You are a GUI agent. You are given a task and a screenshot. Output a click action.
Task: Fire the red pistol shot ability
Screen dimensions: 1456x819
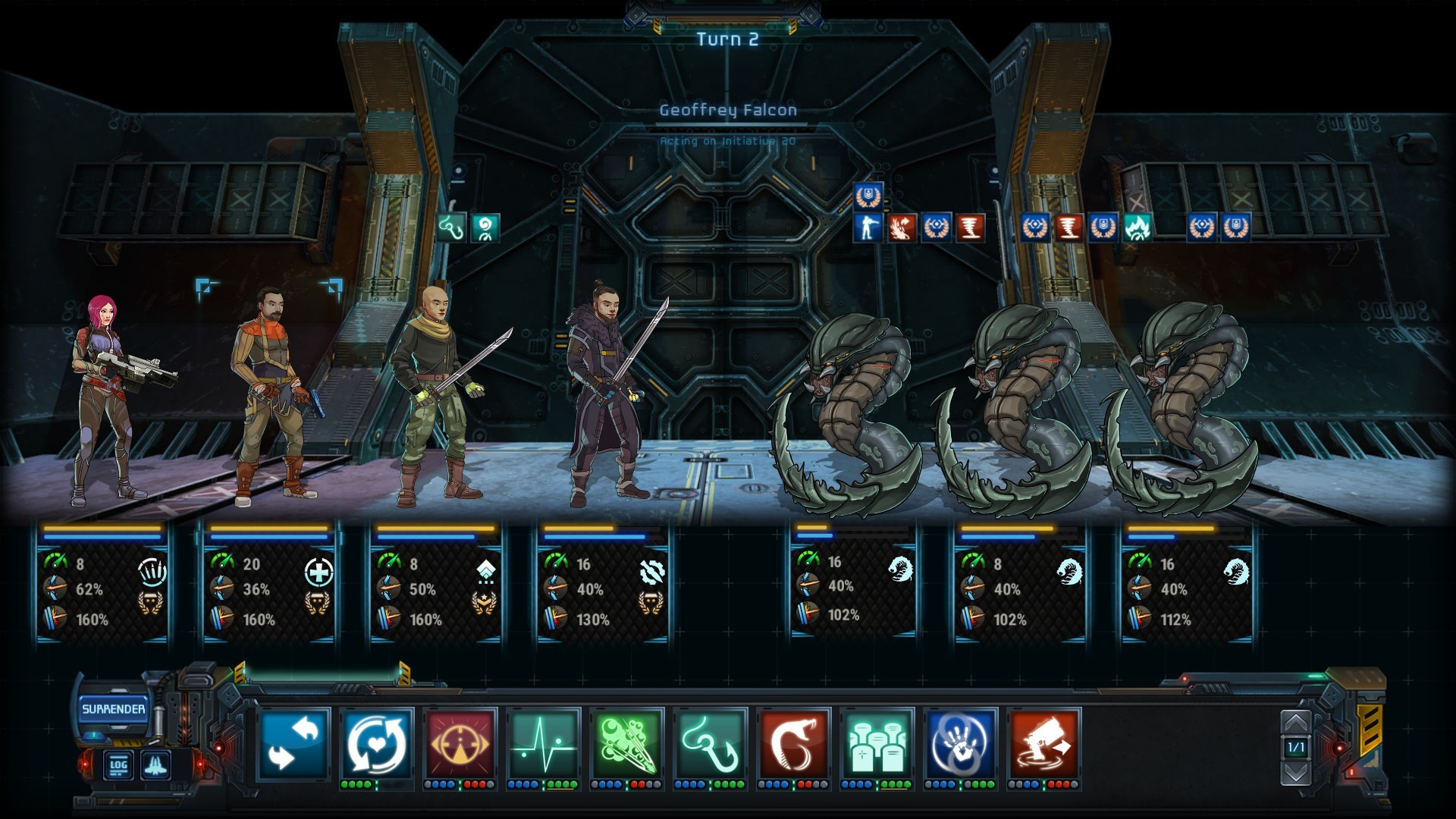1043,744
